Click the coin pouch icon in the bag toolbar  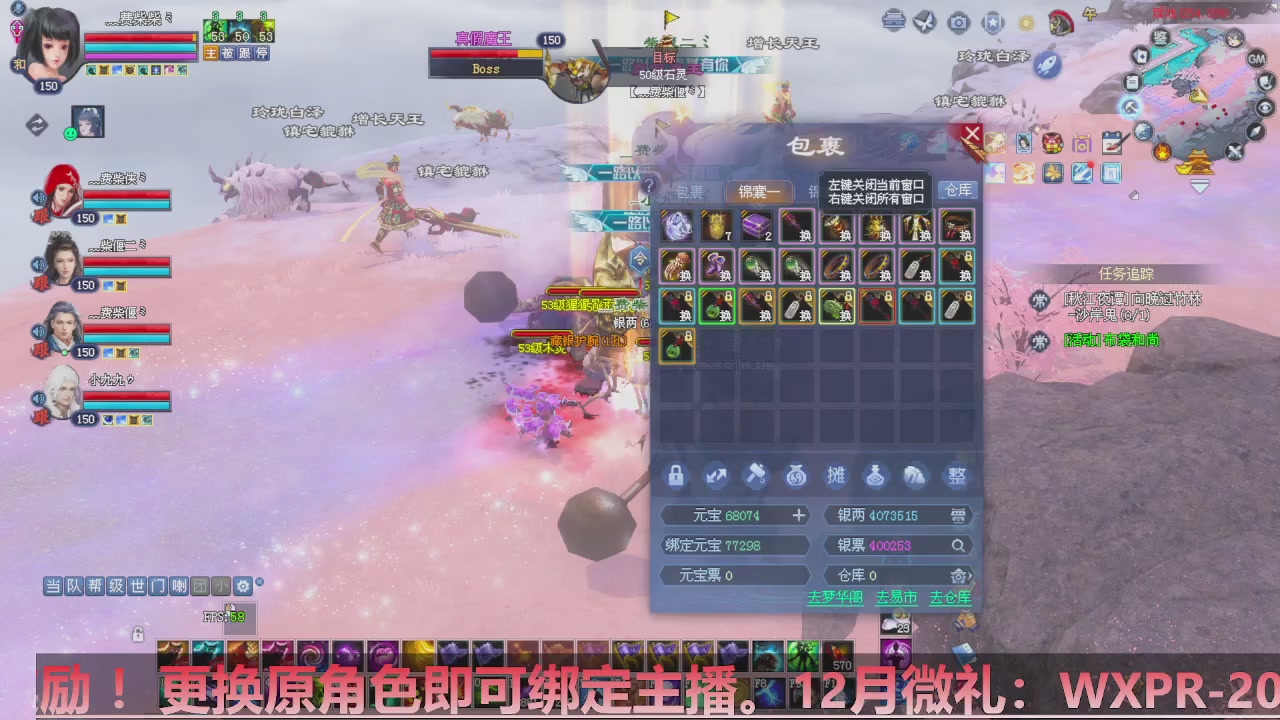pos(796,477)
